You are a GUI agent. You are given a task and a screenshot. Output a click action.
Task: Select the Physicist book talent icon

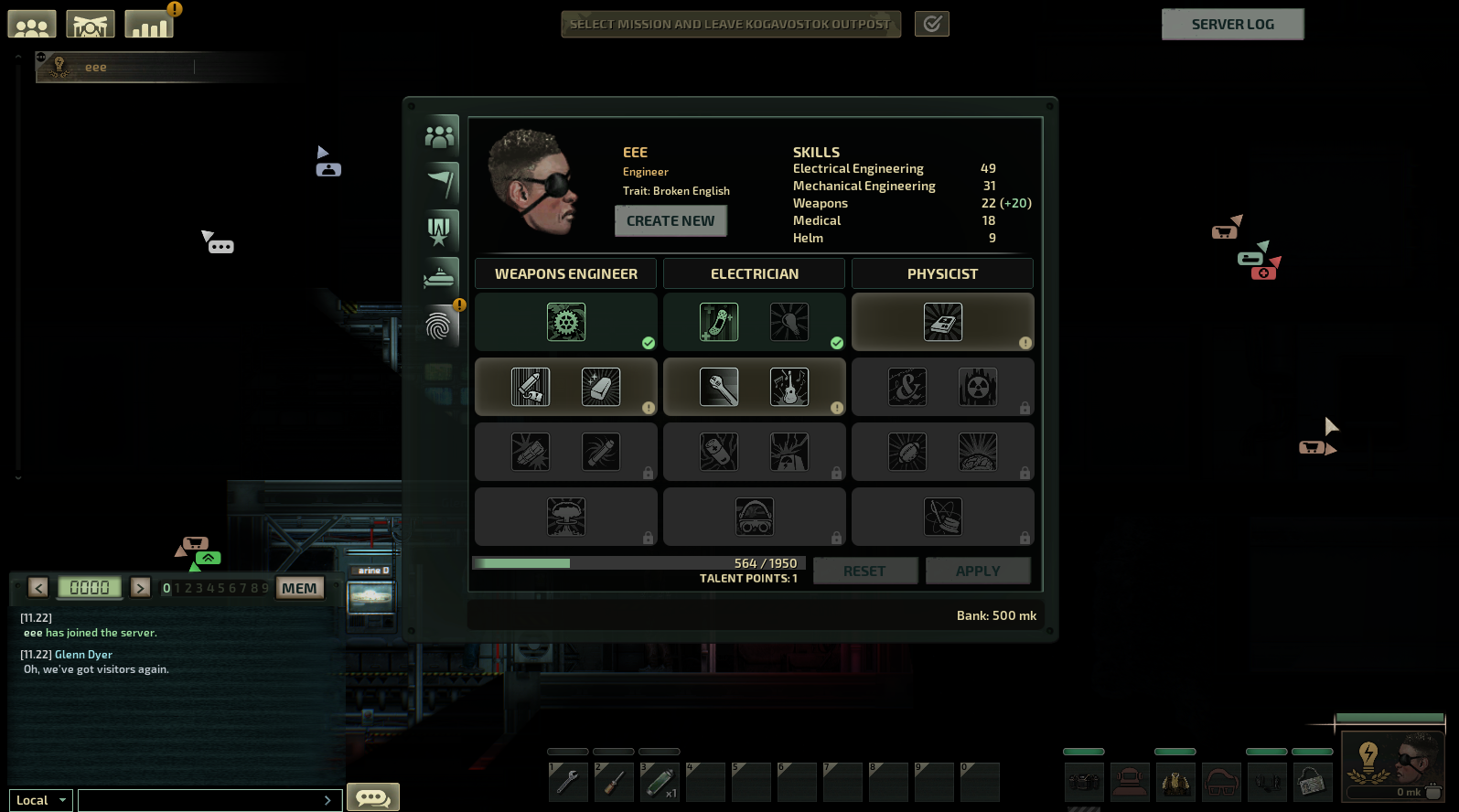point(942,323)
